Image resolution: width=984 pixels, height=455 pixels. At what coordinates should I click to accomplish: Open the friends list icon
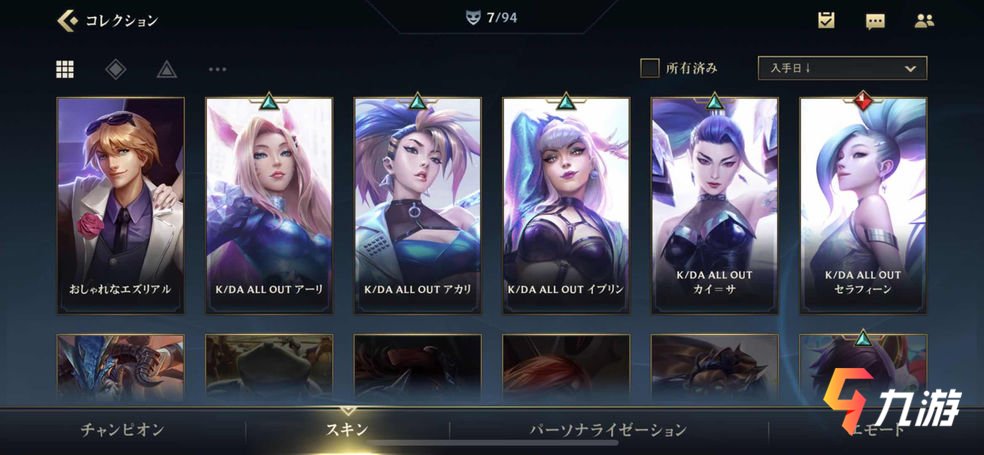[924, 20]
